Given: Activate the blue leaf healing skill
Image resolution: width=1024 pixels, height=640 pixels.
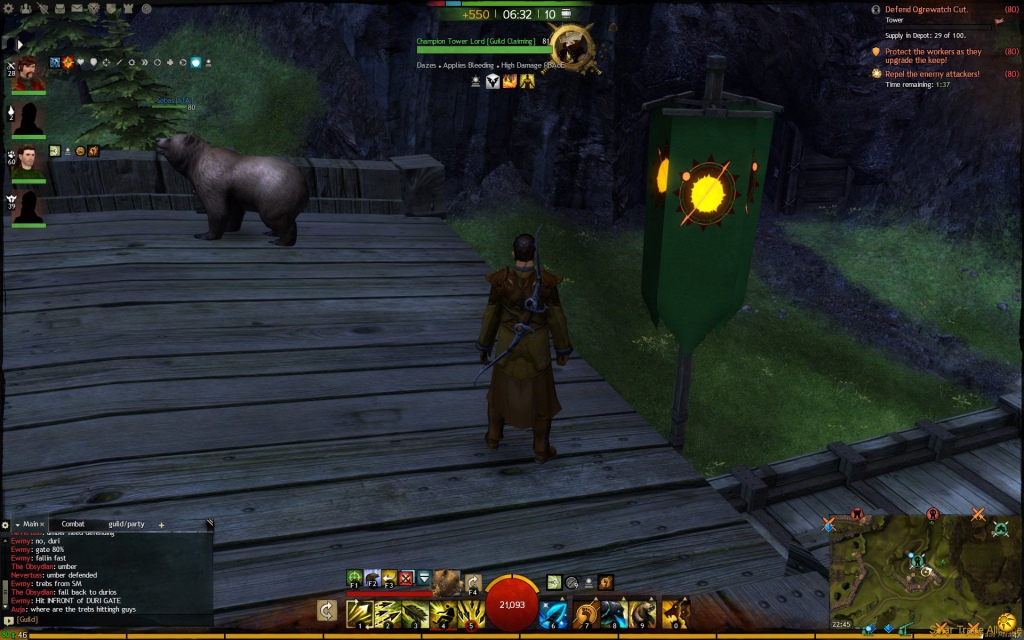Looking at the screenshot, I should point(554,610).
